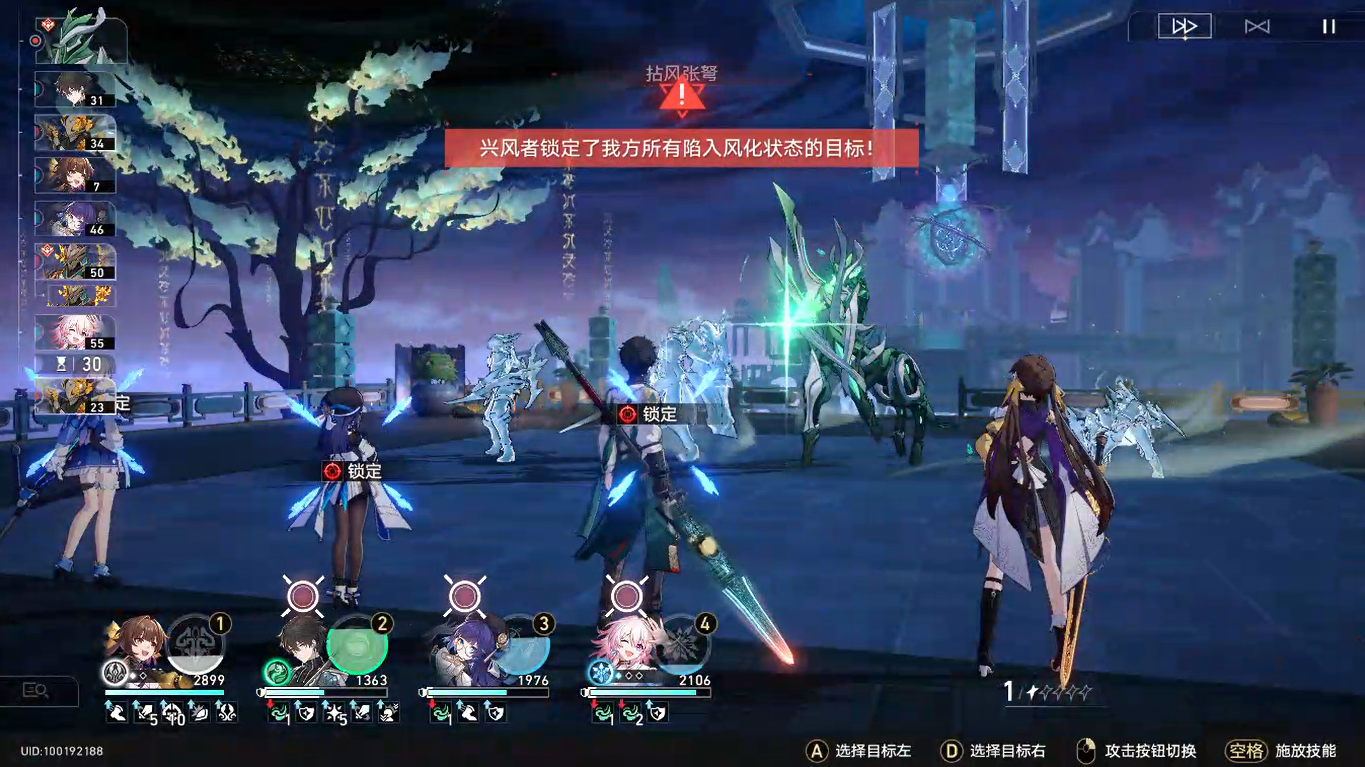Image resolution: width=1365 pixels, height=767 pixels.
Task: Select the turn order entry with value 46
Action: [x=75, y=219]
